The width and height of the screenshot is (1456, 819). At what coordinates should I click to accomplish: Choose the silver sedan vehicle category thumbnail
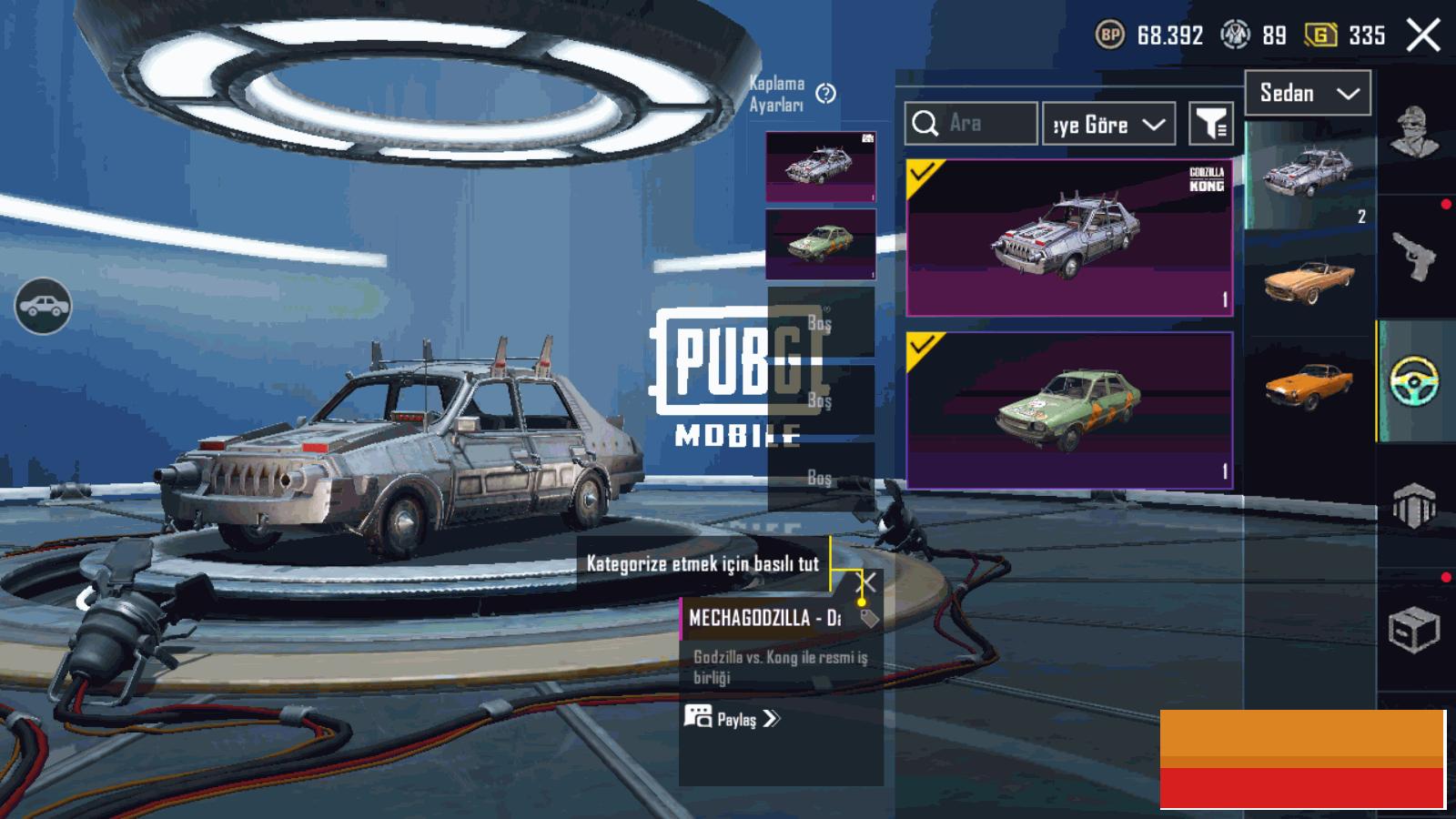[x=1309, y=174]
